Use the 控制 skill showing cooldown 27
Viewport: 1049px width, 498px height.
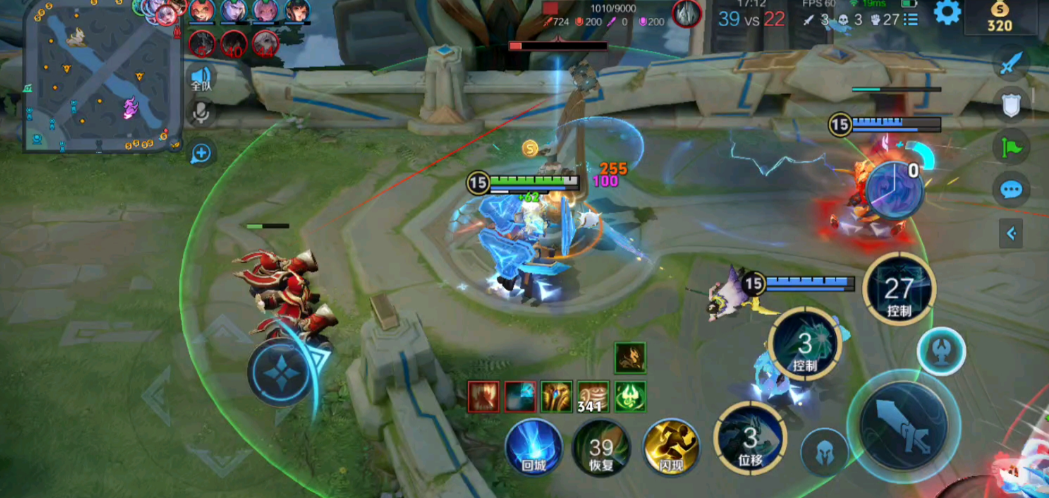click(899, 290)
